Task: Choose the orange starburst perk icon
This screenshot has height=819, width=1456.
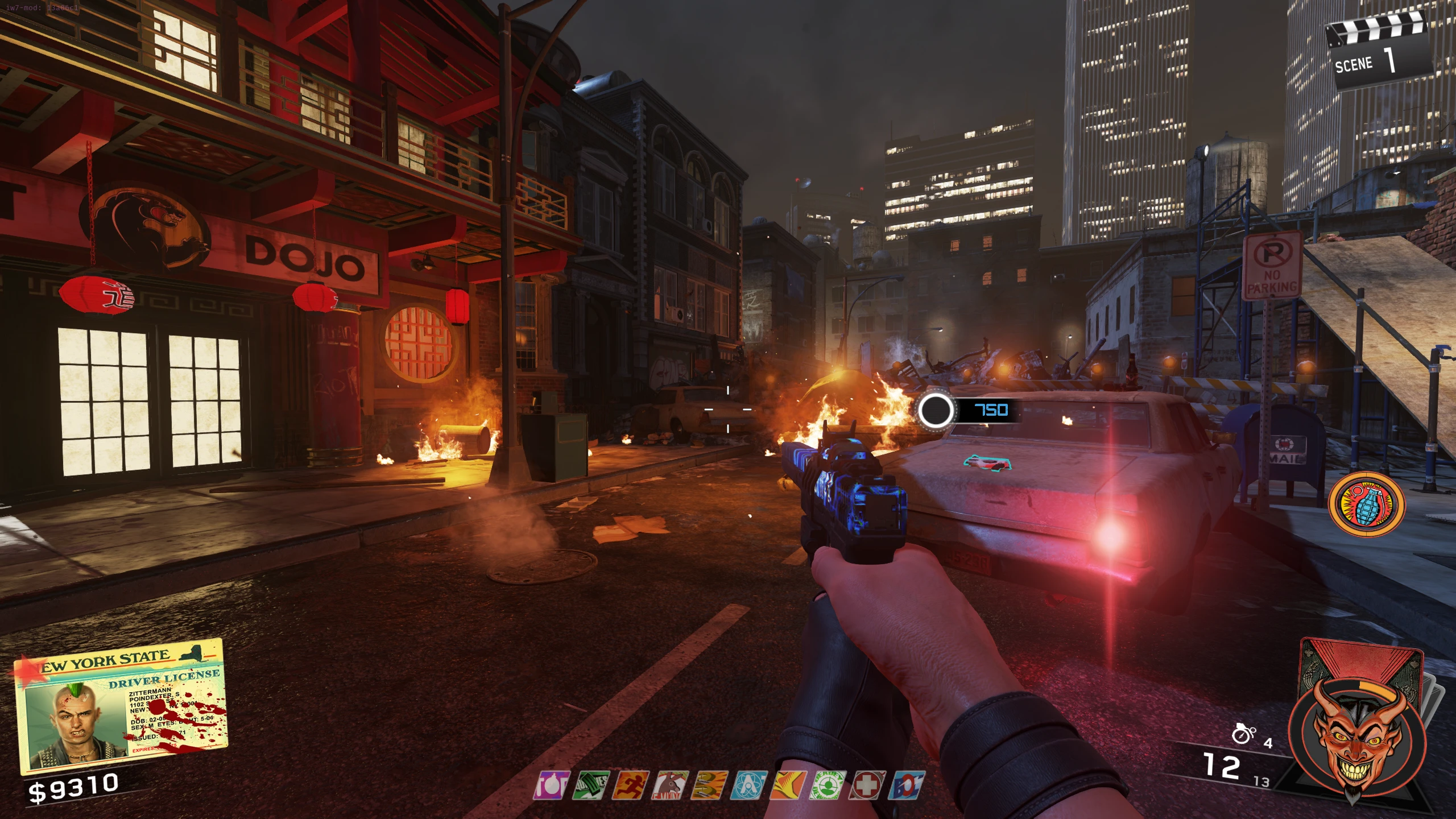Action: [x=788, y=785]
